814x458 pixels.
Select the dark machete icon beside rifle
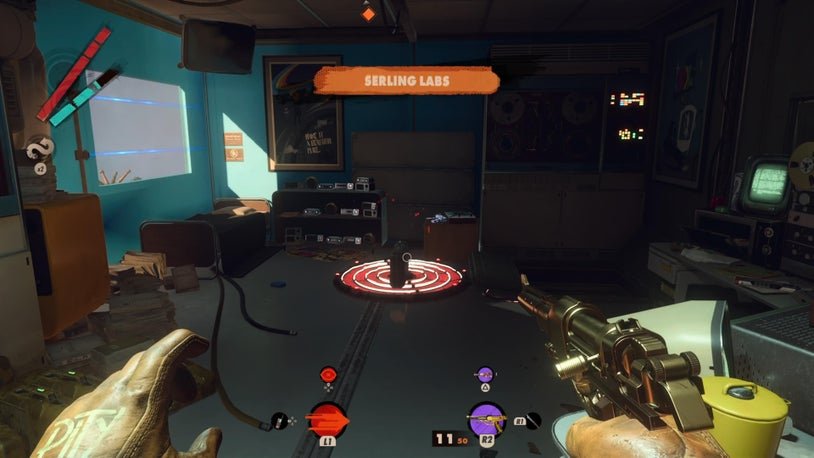(533, 420)
